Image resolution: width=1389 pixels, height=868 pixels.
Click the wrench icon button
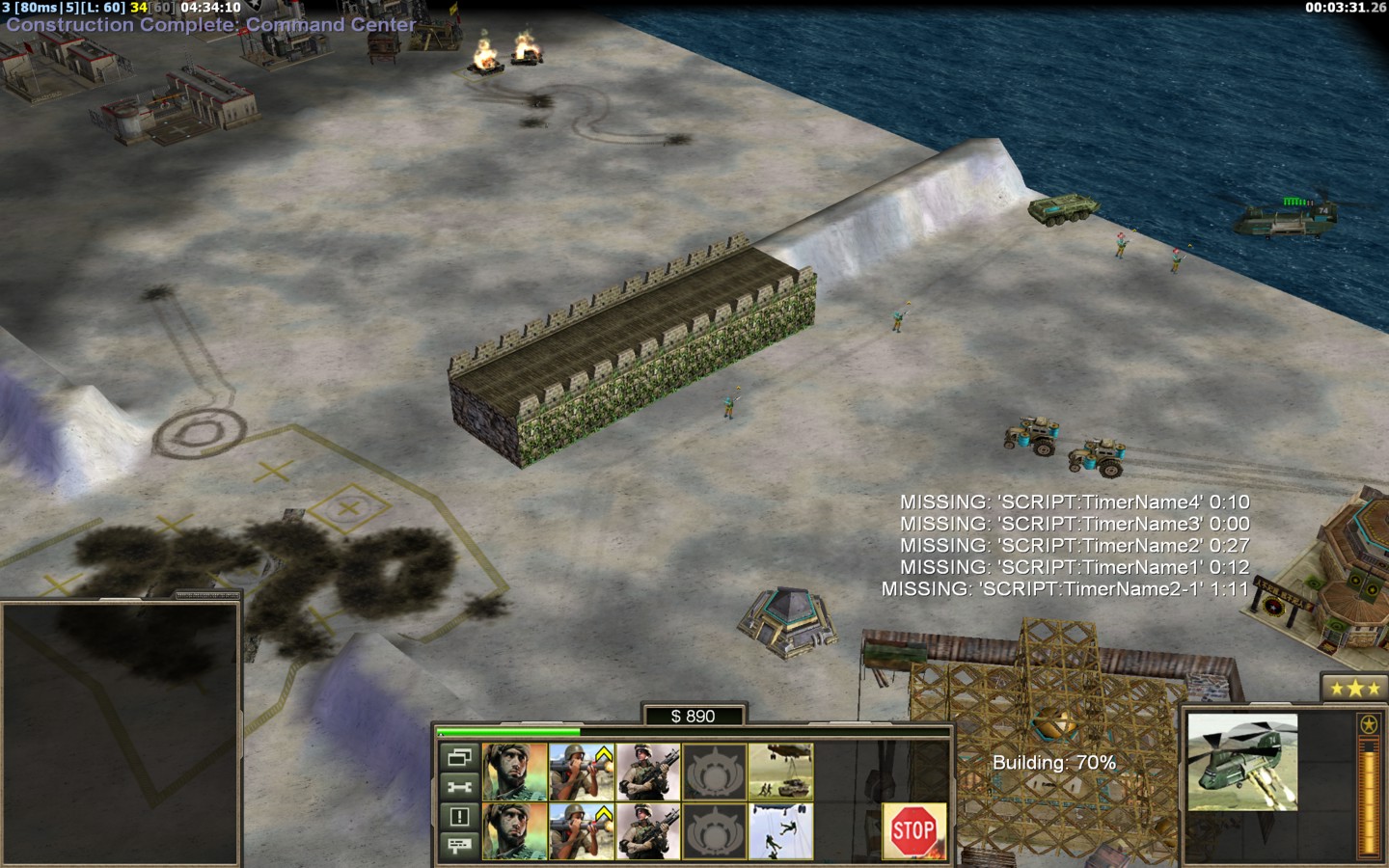tap(459, 787)
